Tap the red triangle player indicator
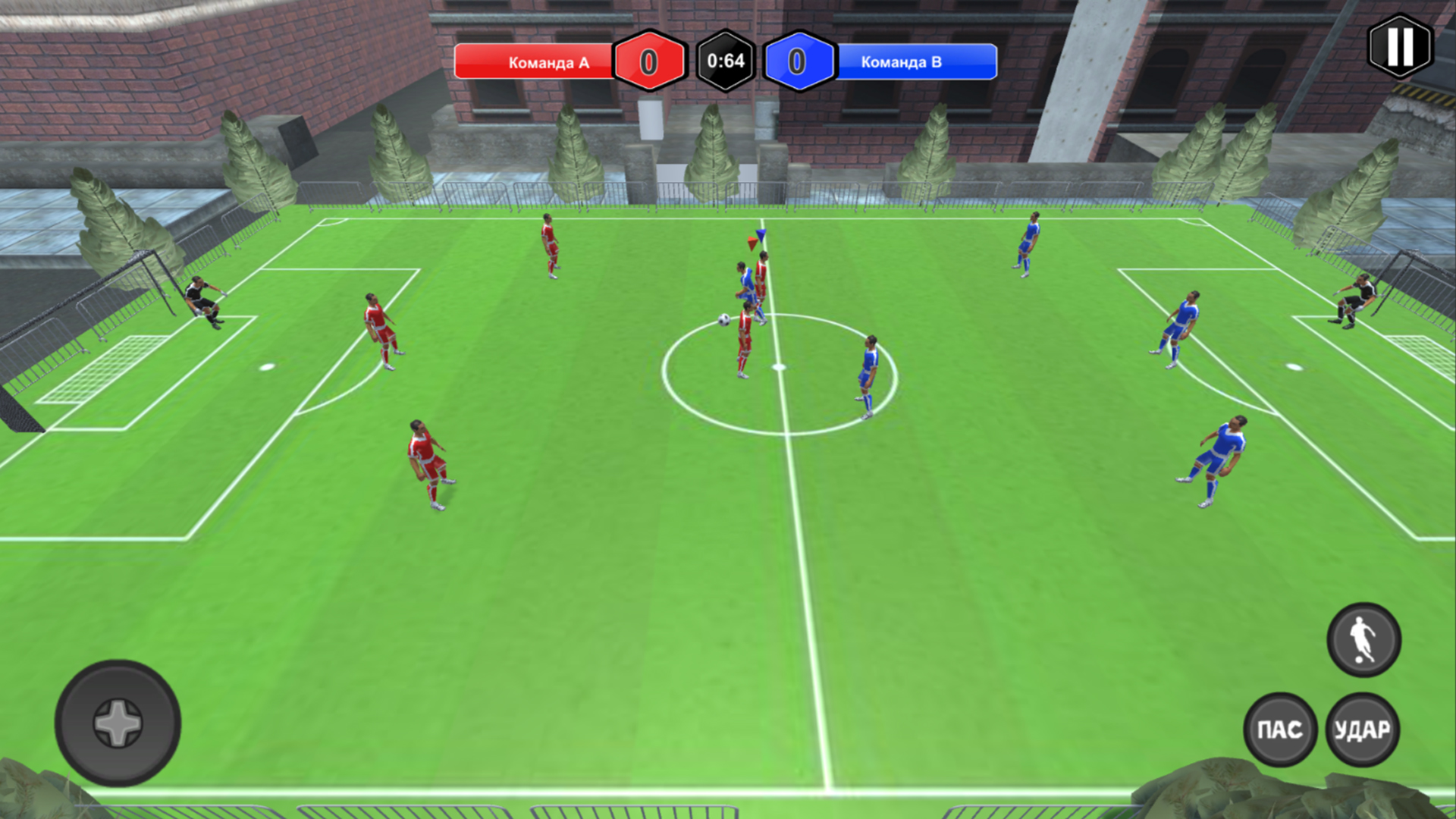This screenshot has height=819, width=1456. pos(752,243)
